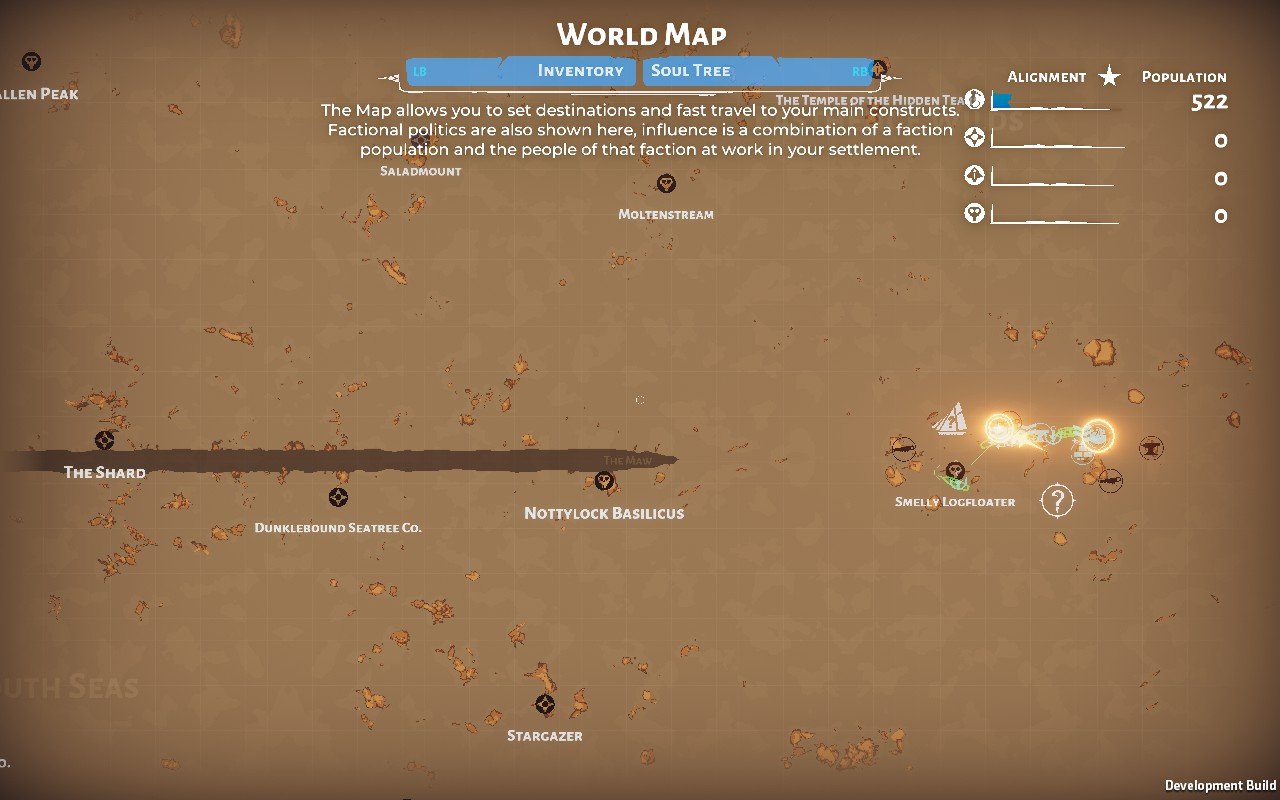The width and height of the screenshot is (1280, 800).
Task: Click the question mark map marker
Action: [1056, 499]
